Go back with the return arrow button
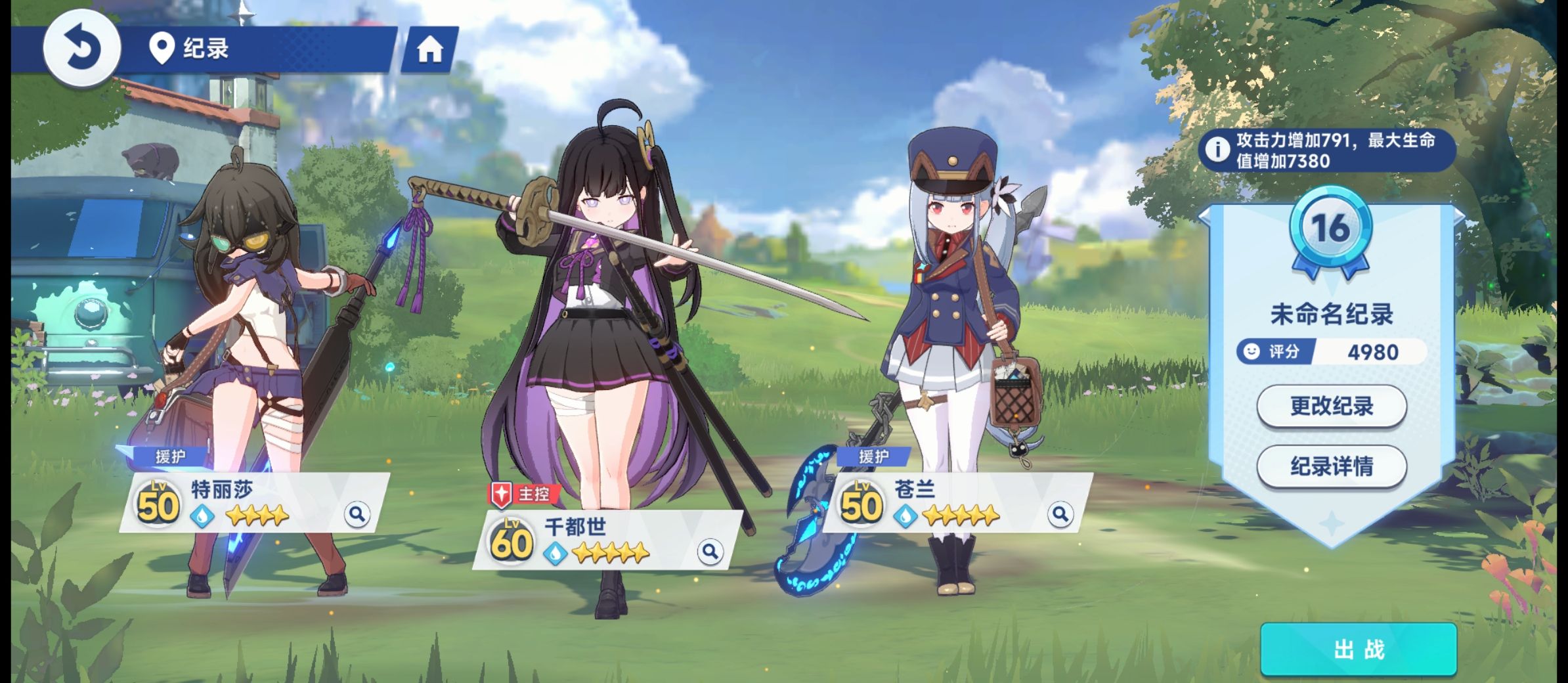 (x=81, y=48)
